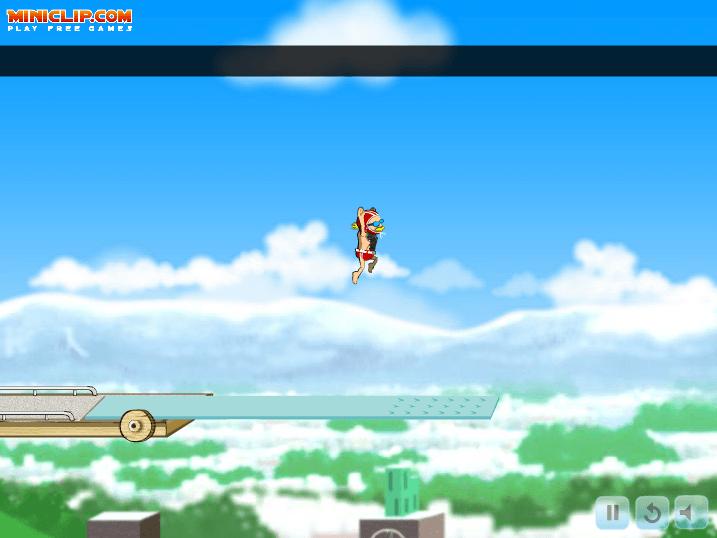Toggle the sound speaker button

click(690, 513)
